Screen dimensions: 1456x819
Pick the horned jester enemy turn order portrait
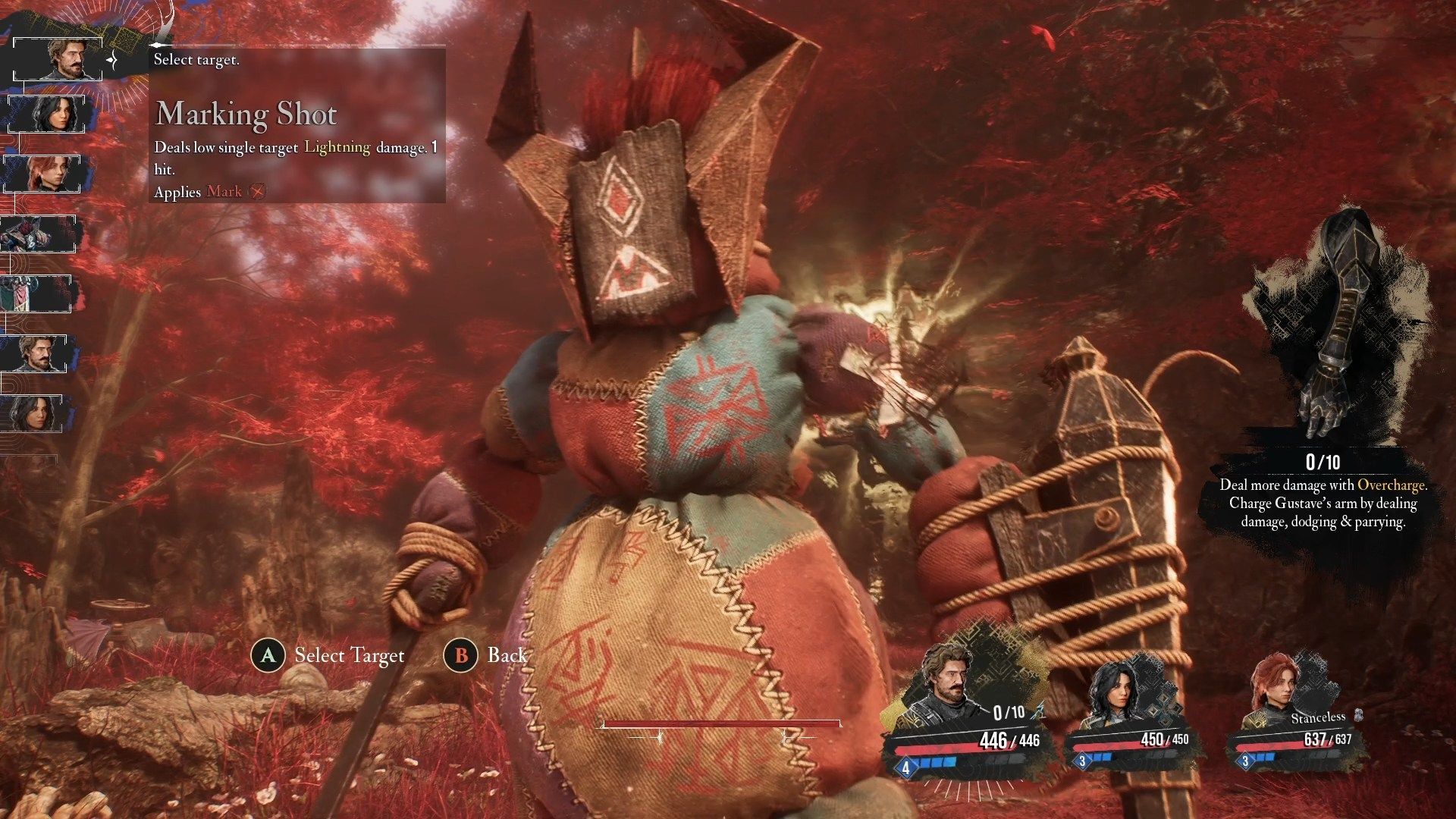point(38,234)
